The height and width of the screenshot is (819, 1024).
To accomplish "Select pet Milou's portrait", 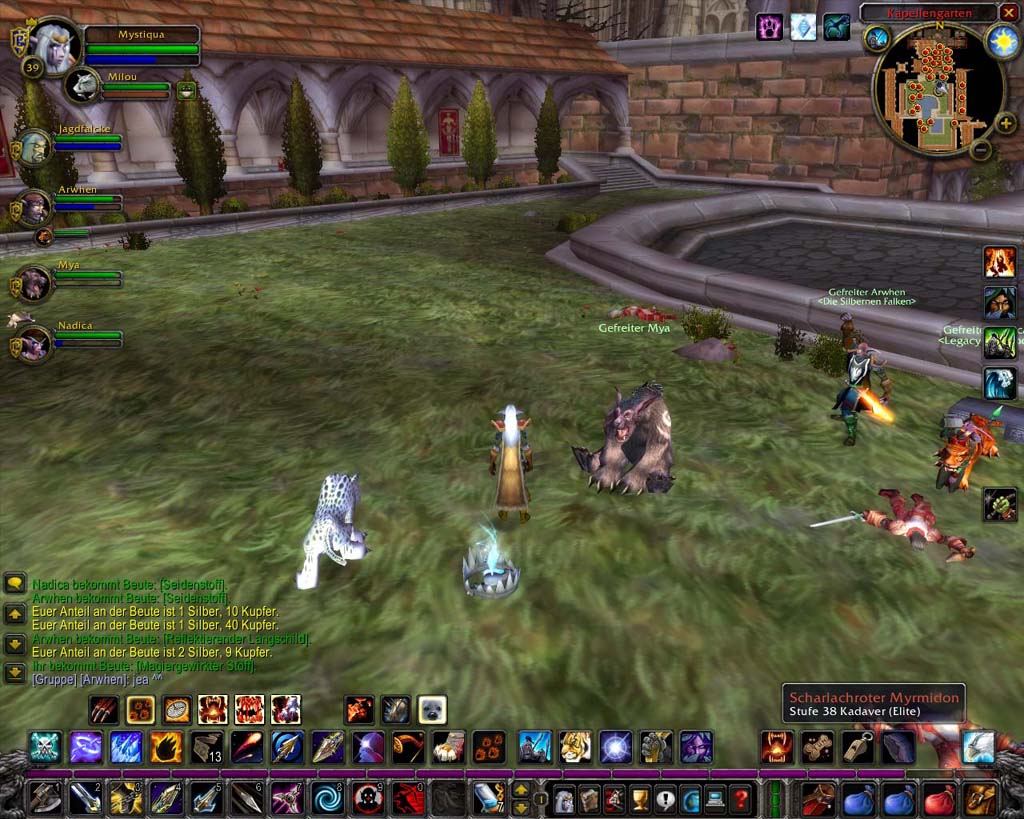I will point(83,86).
